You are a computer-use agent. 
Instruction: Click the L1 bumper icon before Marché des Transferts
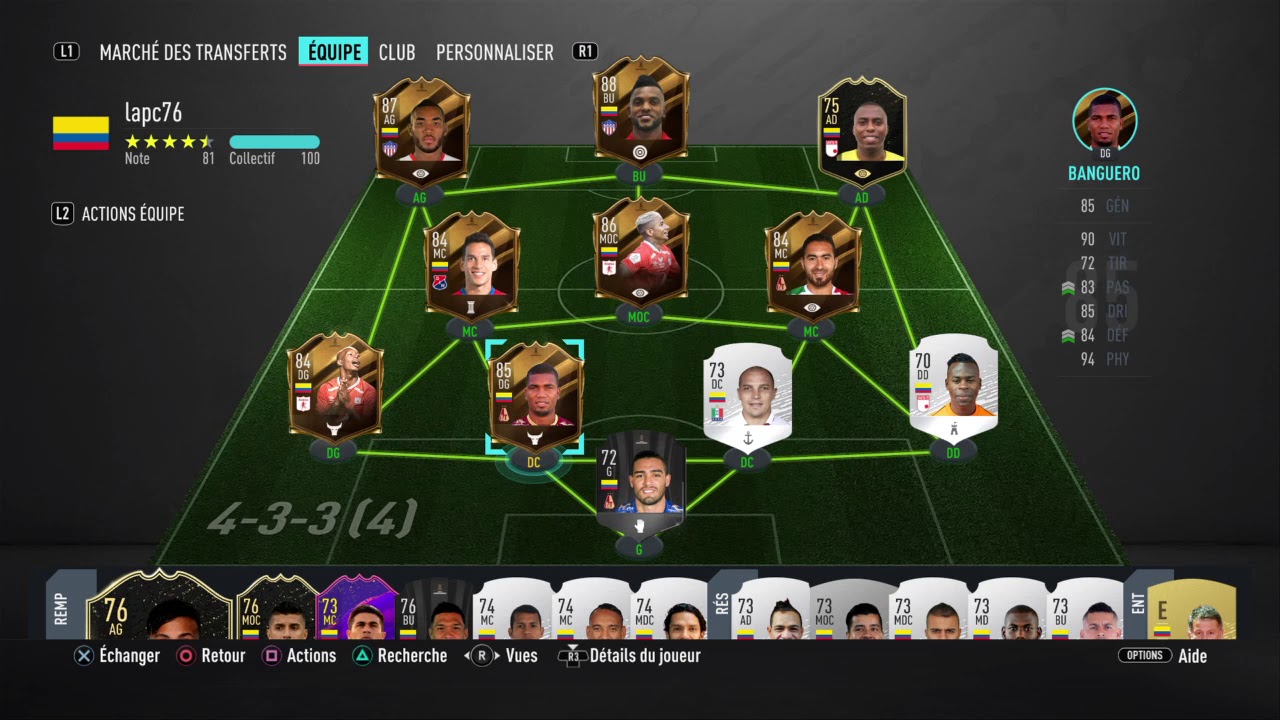(x=66, y=52)
